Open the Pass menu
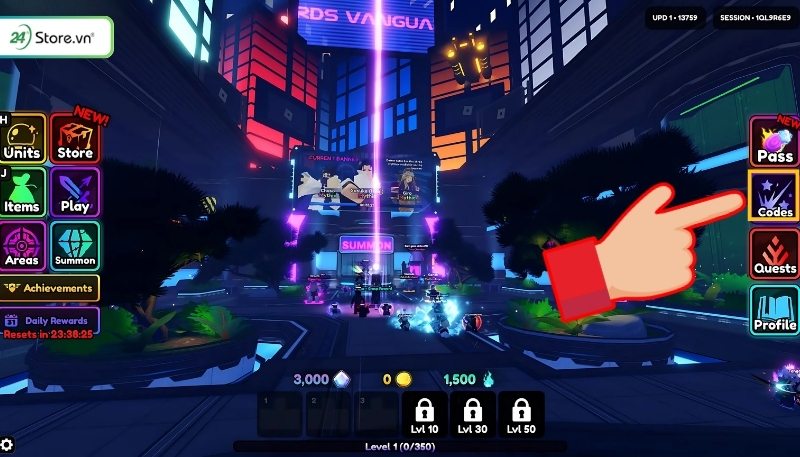The image size is (800, 457). (x=774, y=141)
